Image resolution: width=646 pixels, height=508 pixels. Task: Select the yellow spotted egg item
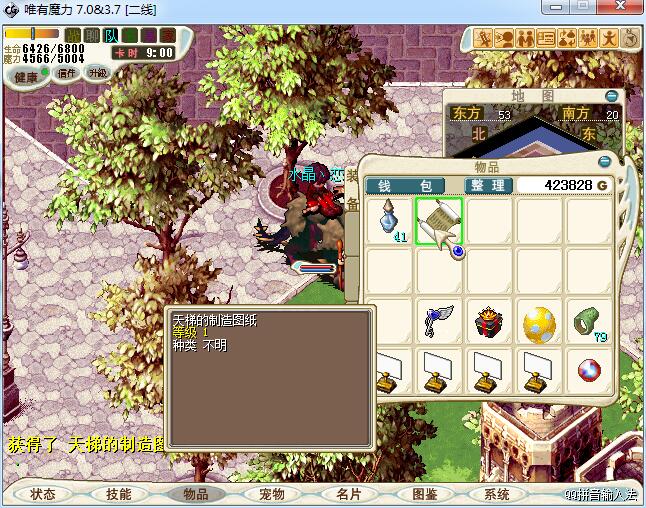pyautogui.click(x=539, y=323)
